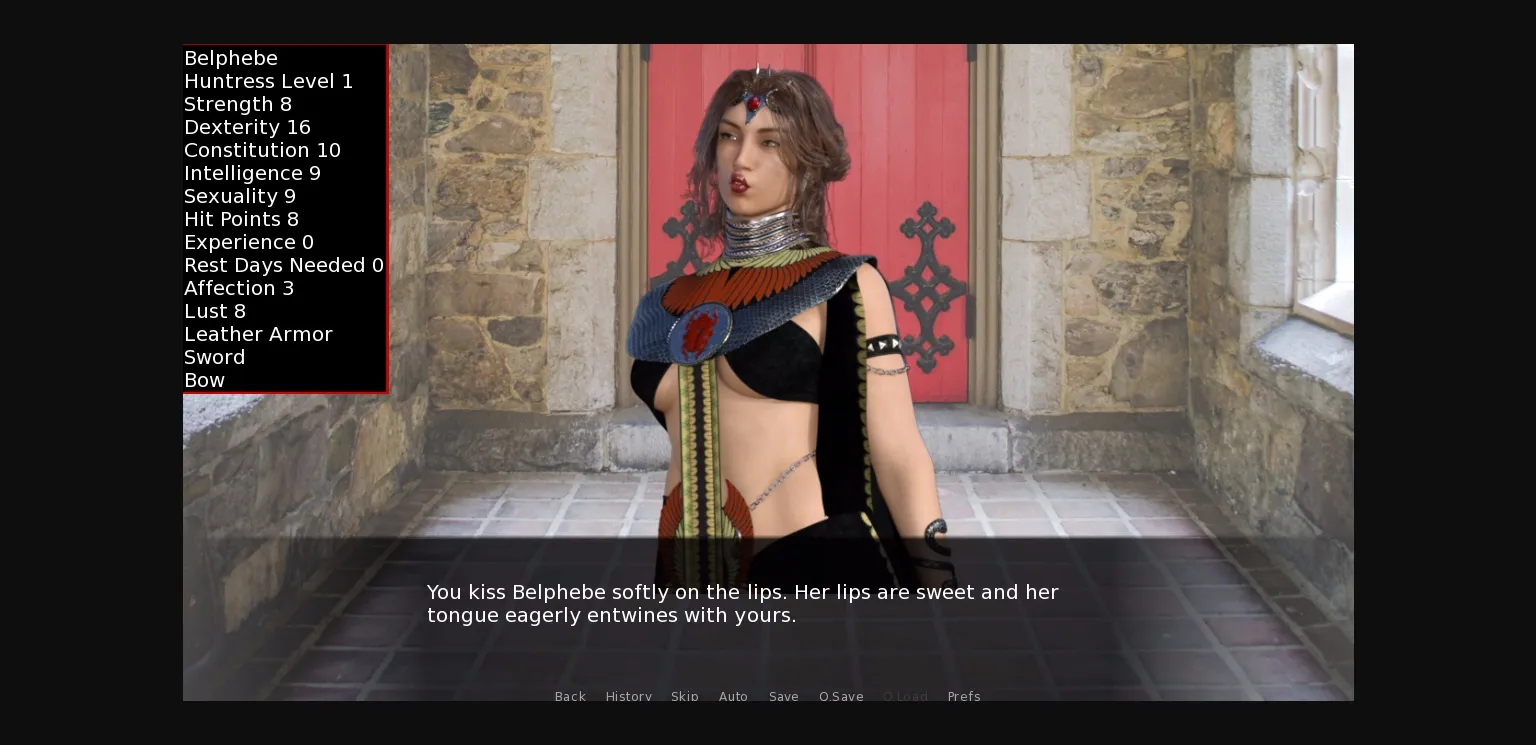Click the Back option in the quick menu
The image size is (1536, 745).
570,696
